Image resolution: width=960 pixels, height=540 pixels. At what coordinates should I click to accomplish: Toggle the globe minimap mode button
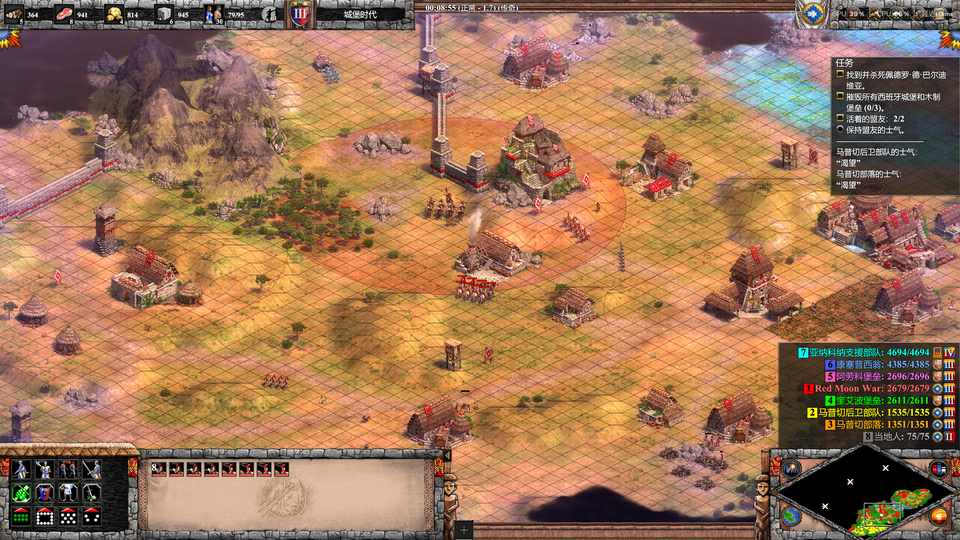click(791, 516)
